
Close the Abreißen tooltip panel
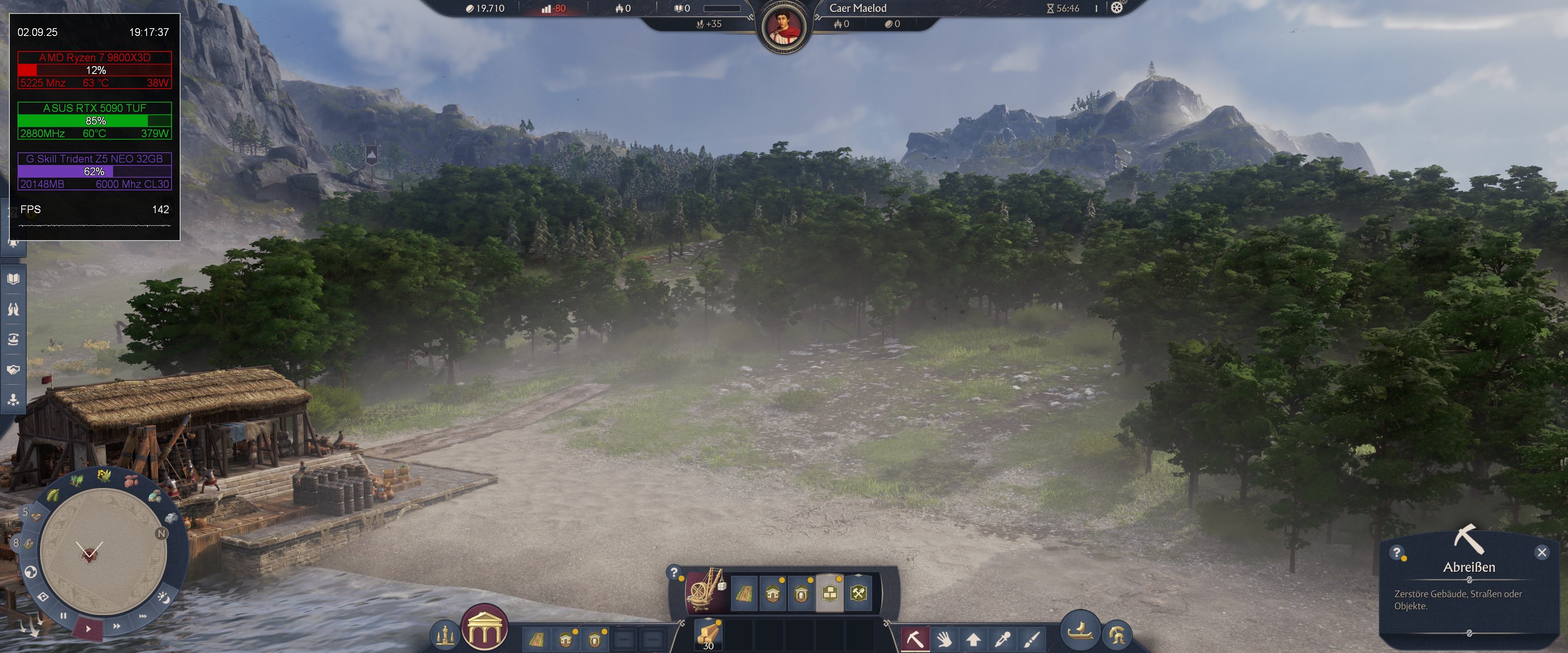(1541, 552)
